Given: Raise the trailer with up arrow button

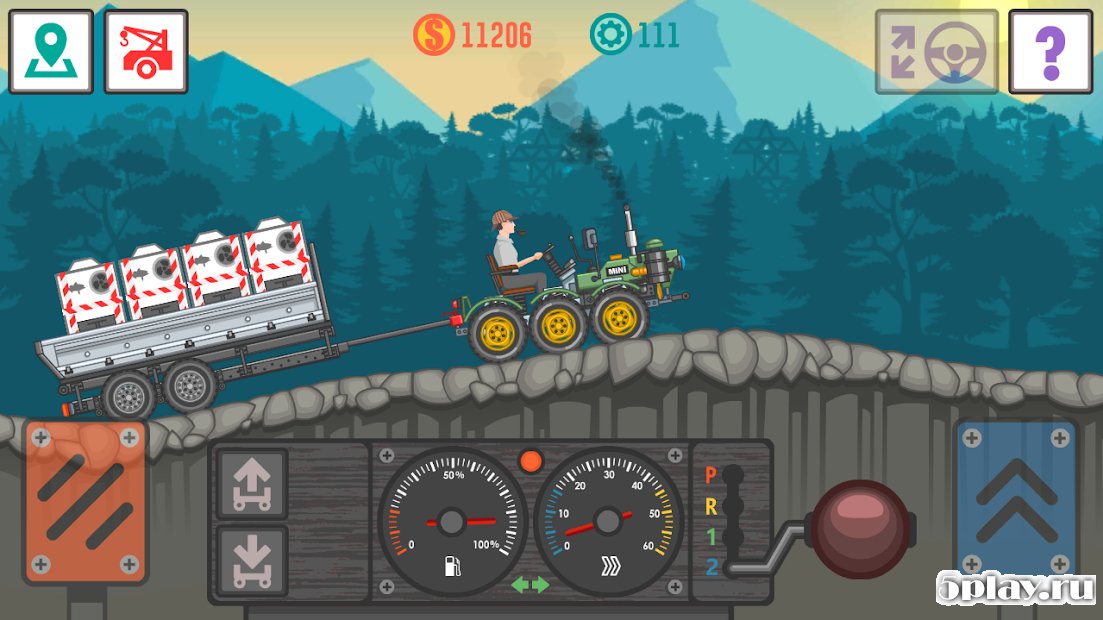Looking at the screenshot, I should coord(252,484).
